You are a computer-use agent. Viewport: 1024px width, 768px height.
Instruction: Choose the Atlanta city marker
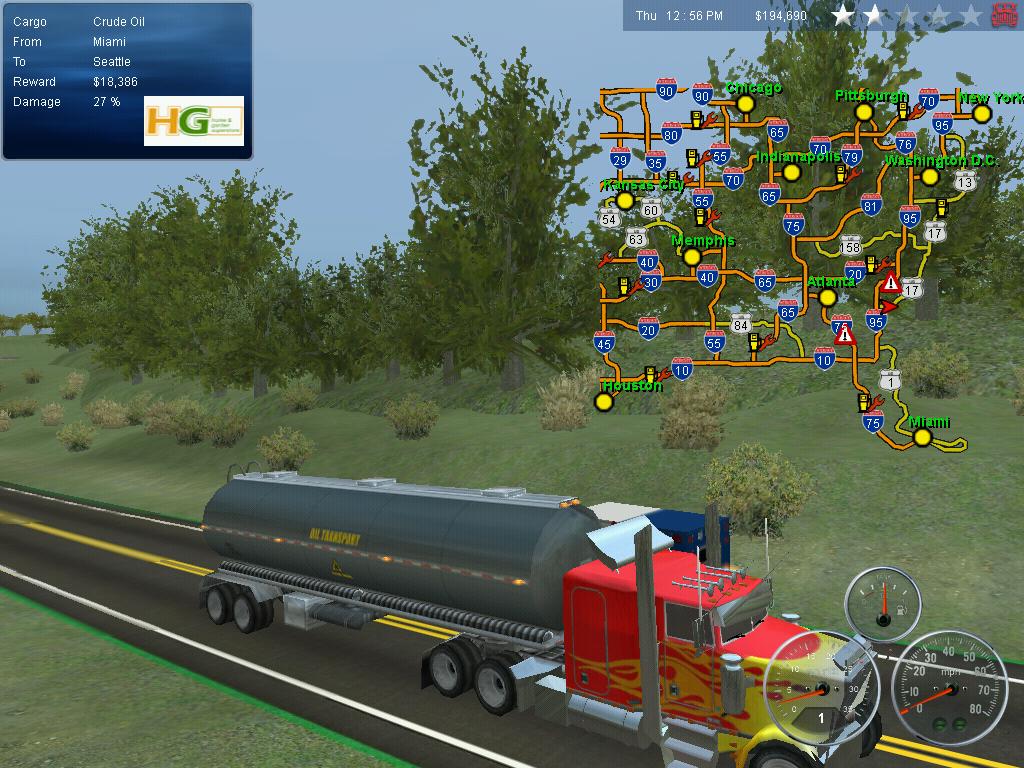pos(827,297)
